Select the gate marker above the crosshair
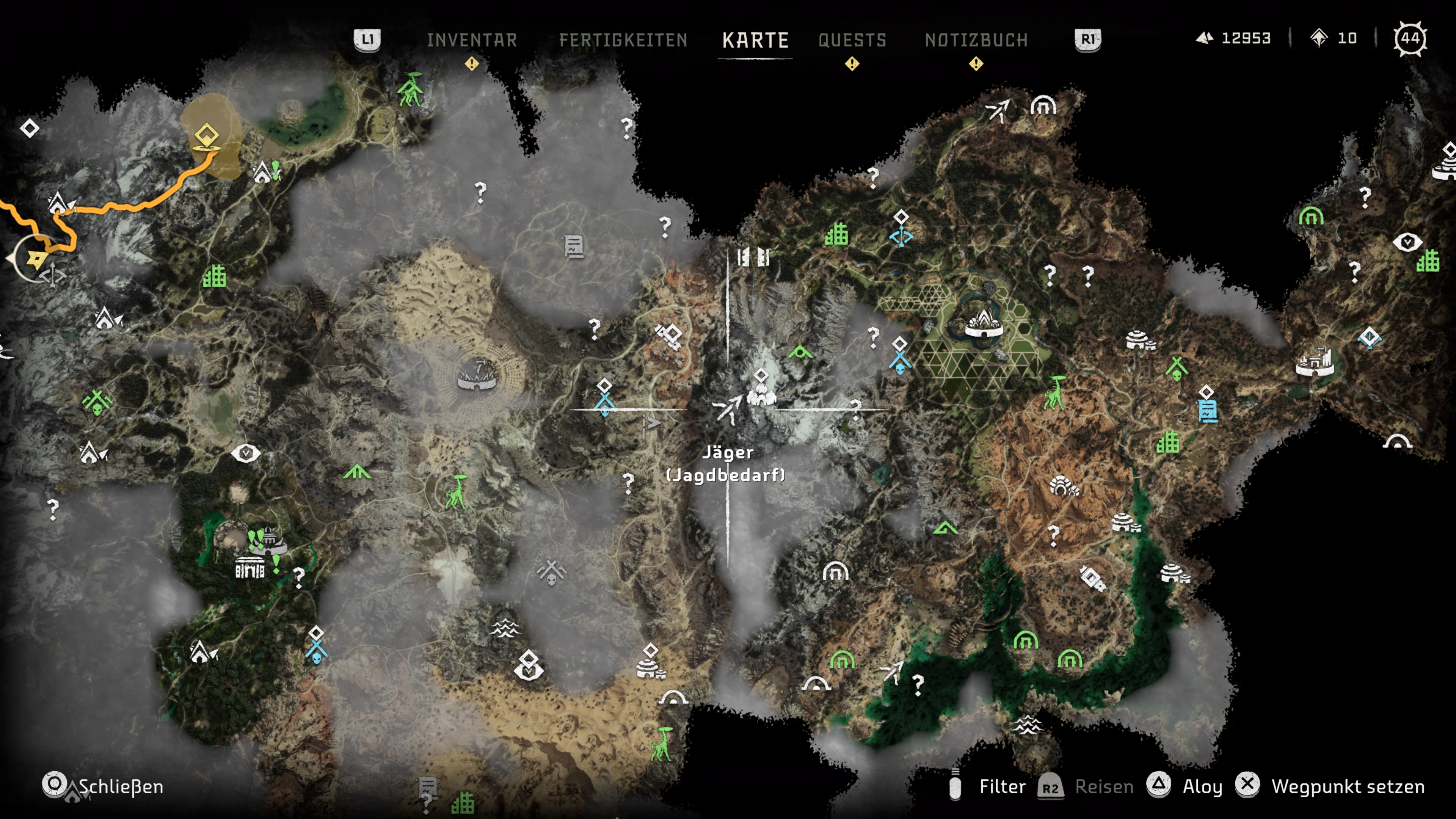Viewport: 1456px width, 819px height. pos(753,257)
